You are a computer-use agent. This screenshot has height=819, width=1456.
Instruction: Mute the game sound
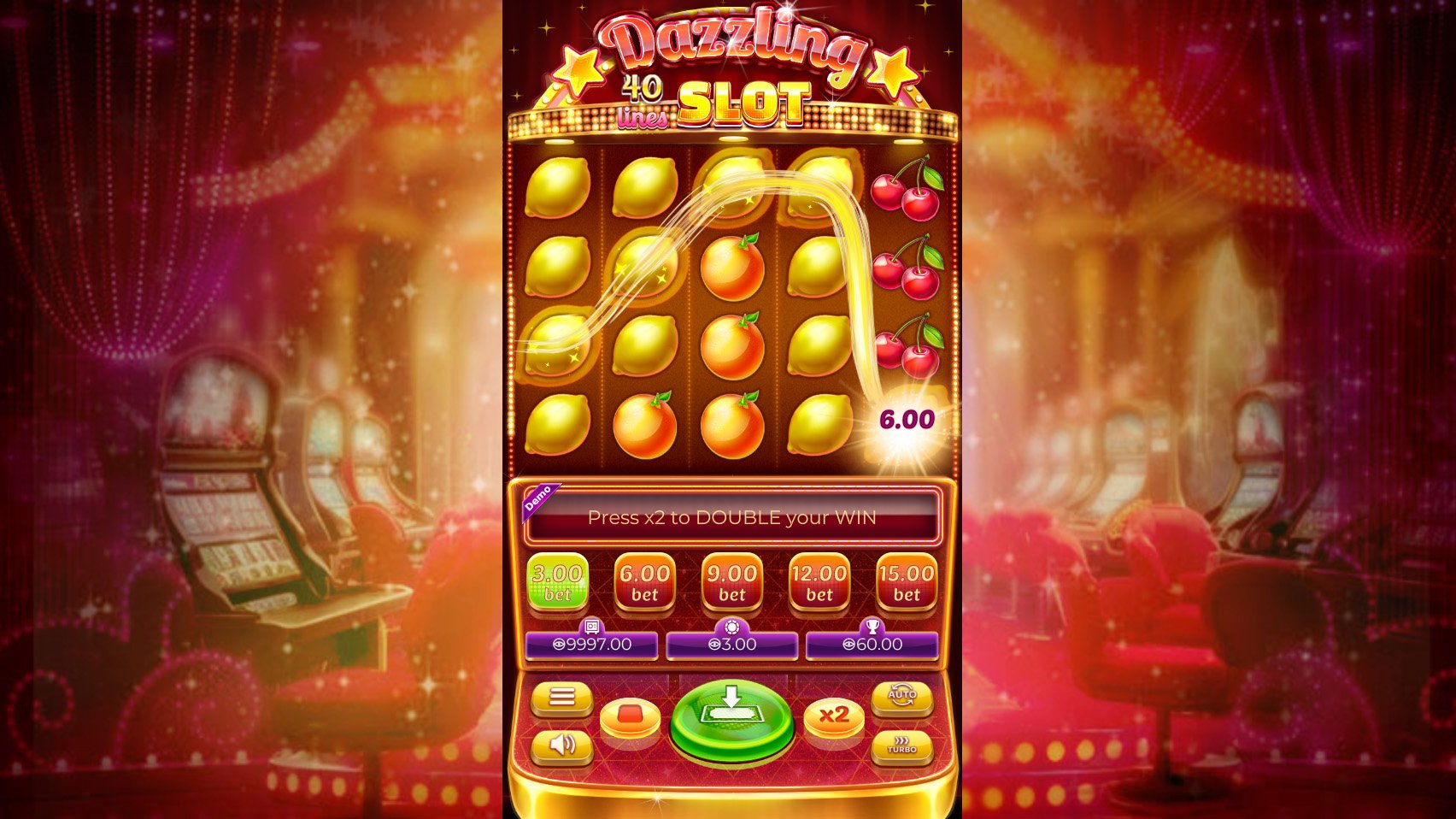pyautogui.click(x=563, y=745)
